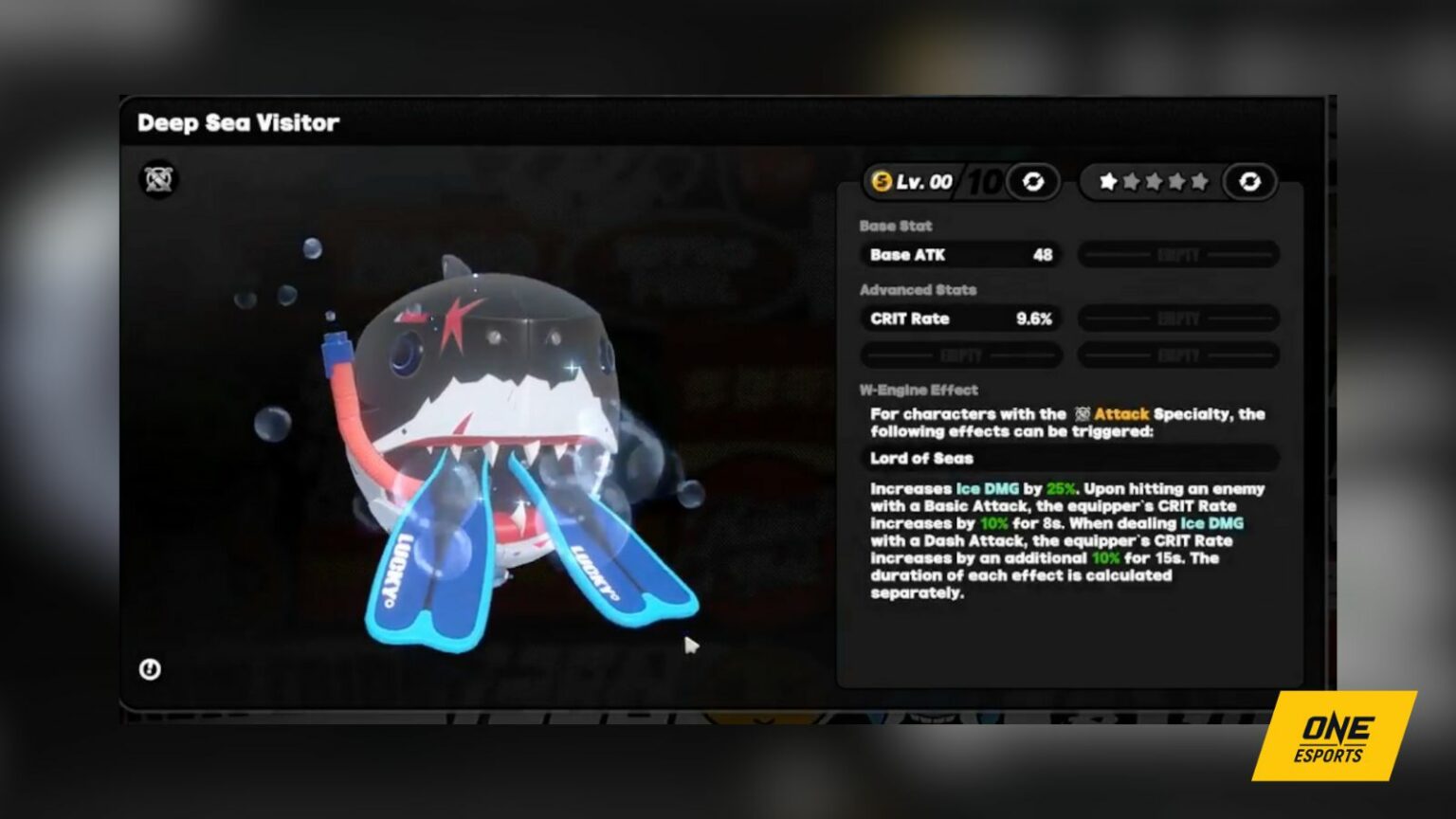Click the refresh icon next to the star rating
The height and width of the screenshot is (819, 1456).
point(1251,181)
